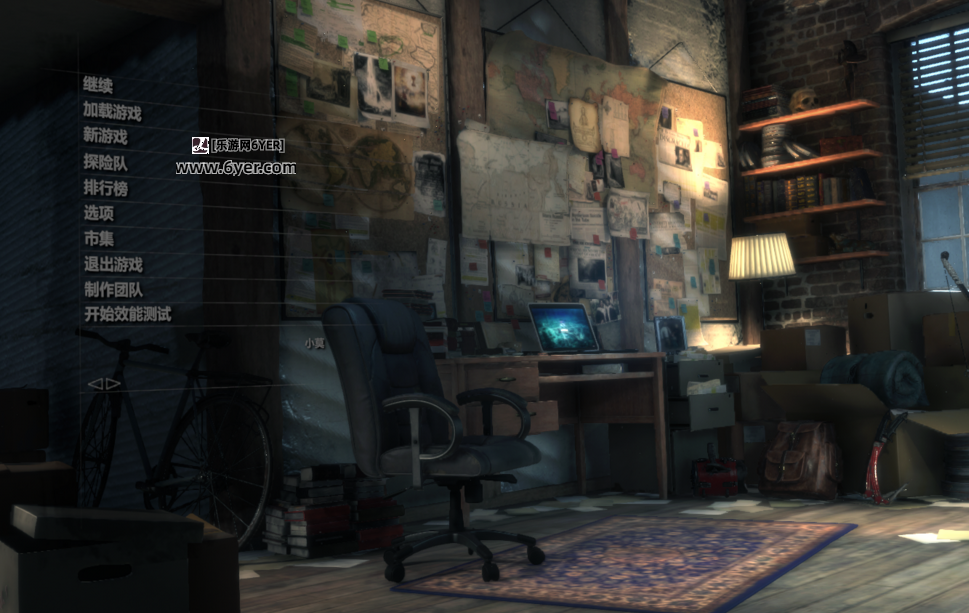Image resolution: width=969 pixels, height=613 pixels.
Task: Visit the www.6yer.com watermark link
Action: point(236,168)
